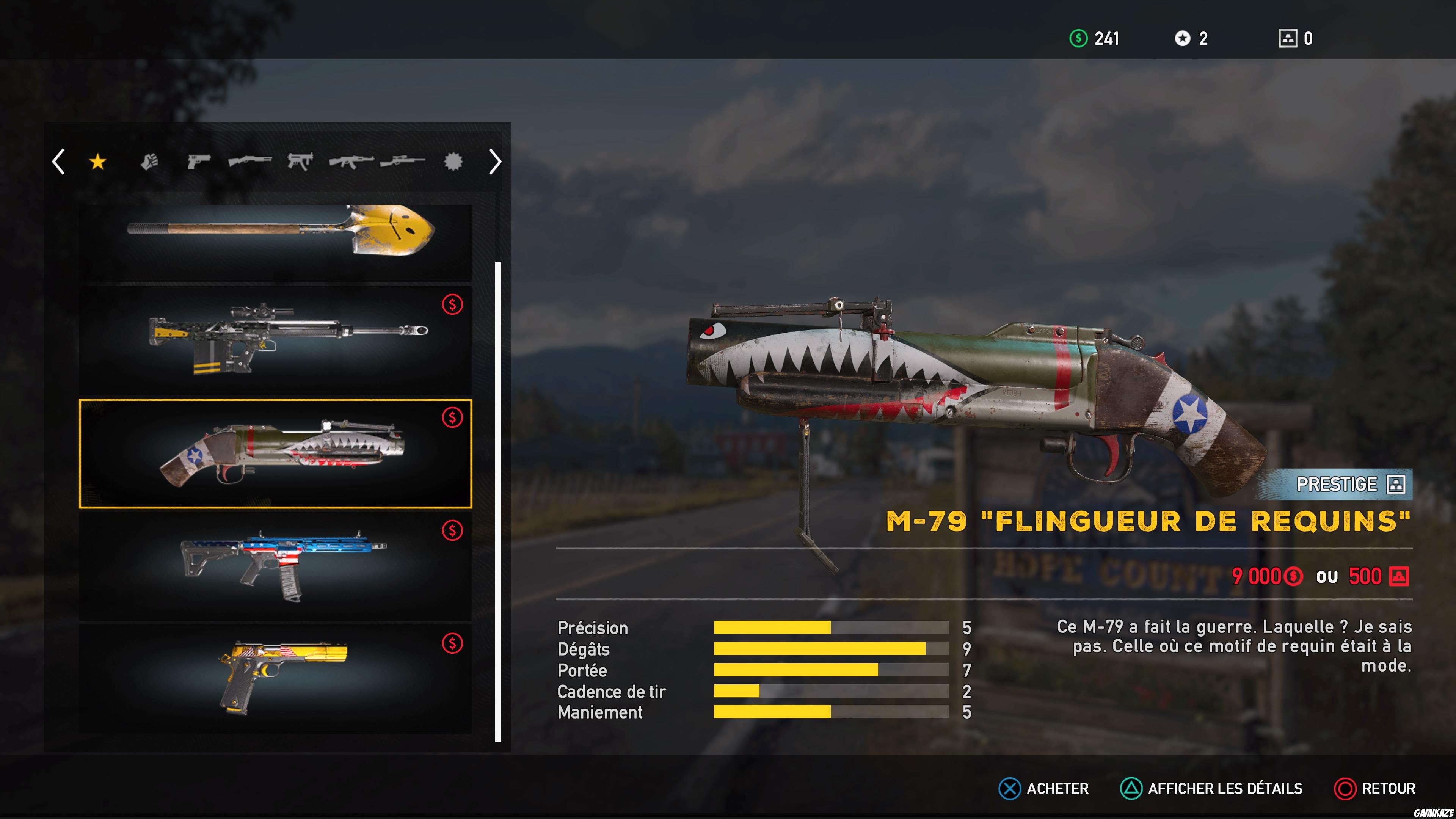
Task: Click the silver stars currency icon
Action: pos(1183,38)
